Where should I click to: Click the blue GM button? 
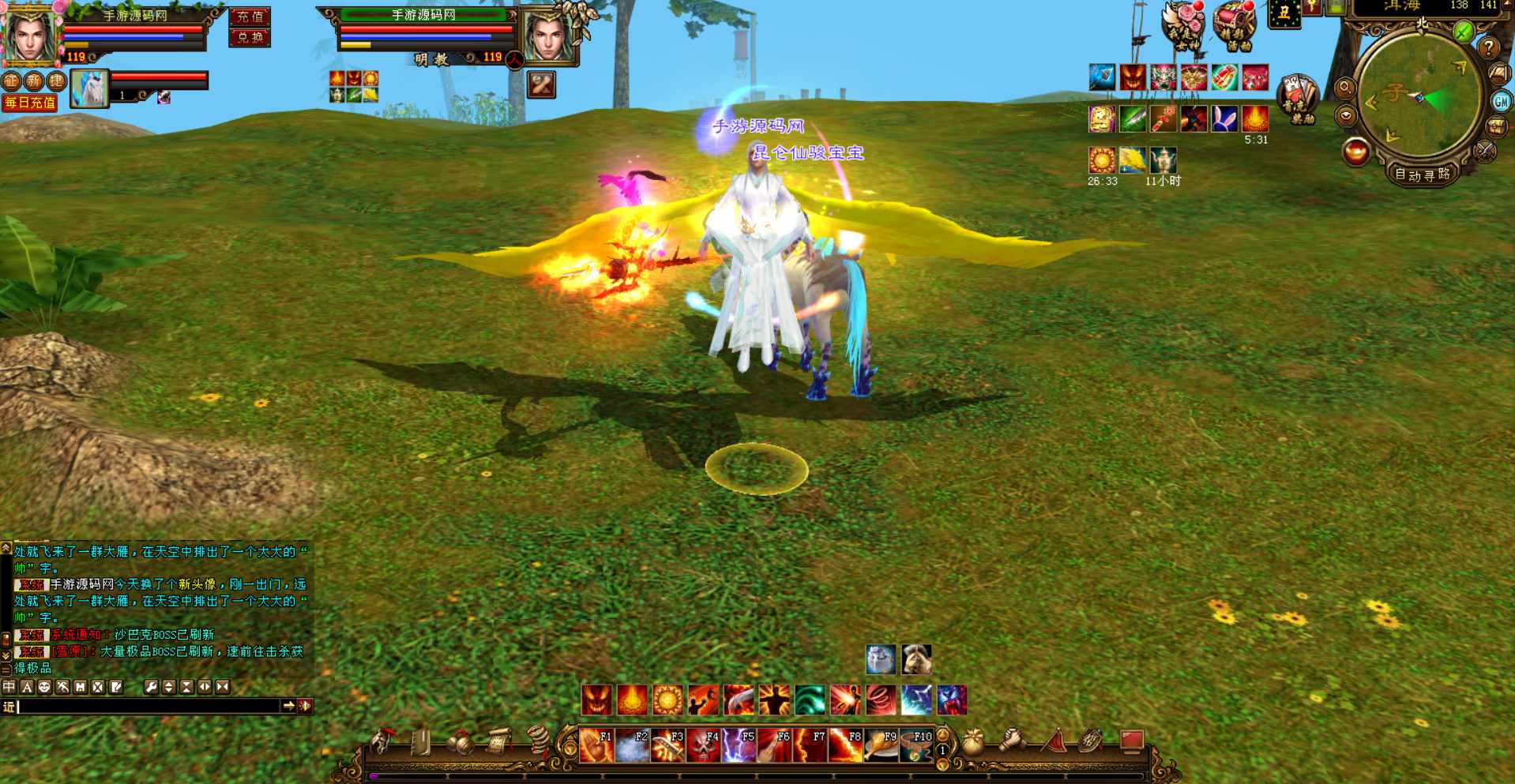click(x=1501, y=101)
